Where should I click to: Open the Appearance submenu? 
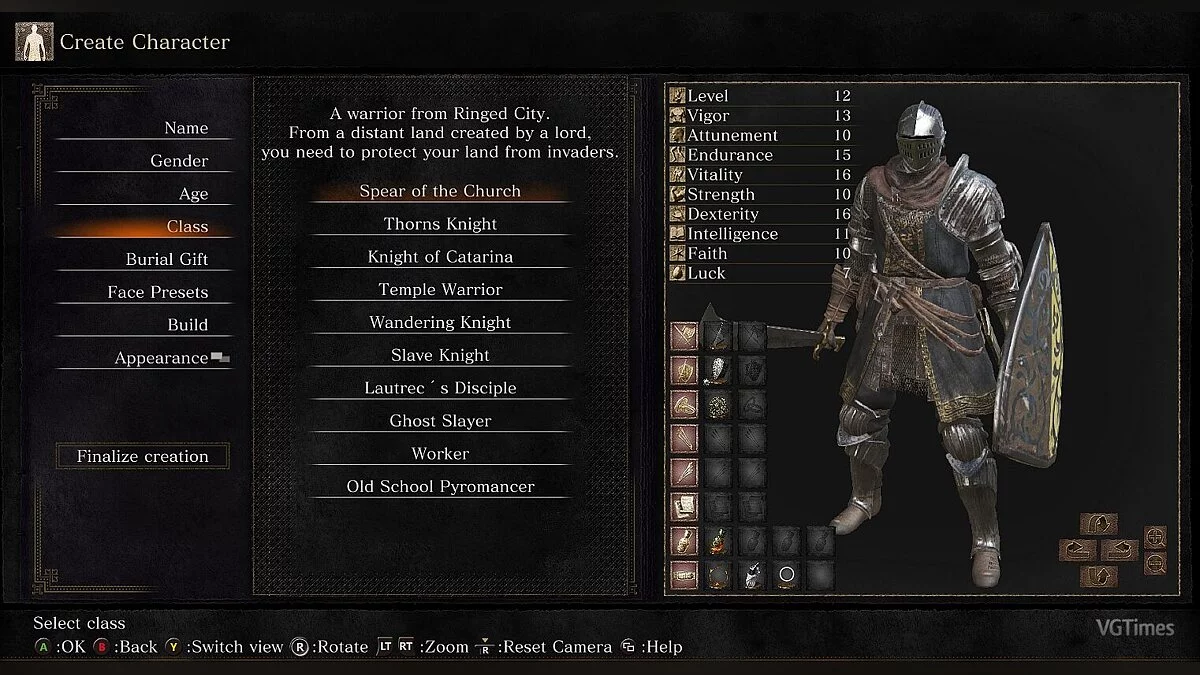[161, 358]
